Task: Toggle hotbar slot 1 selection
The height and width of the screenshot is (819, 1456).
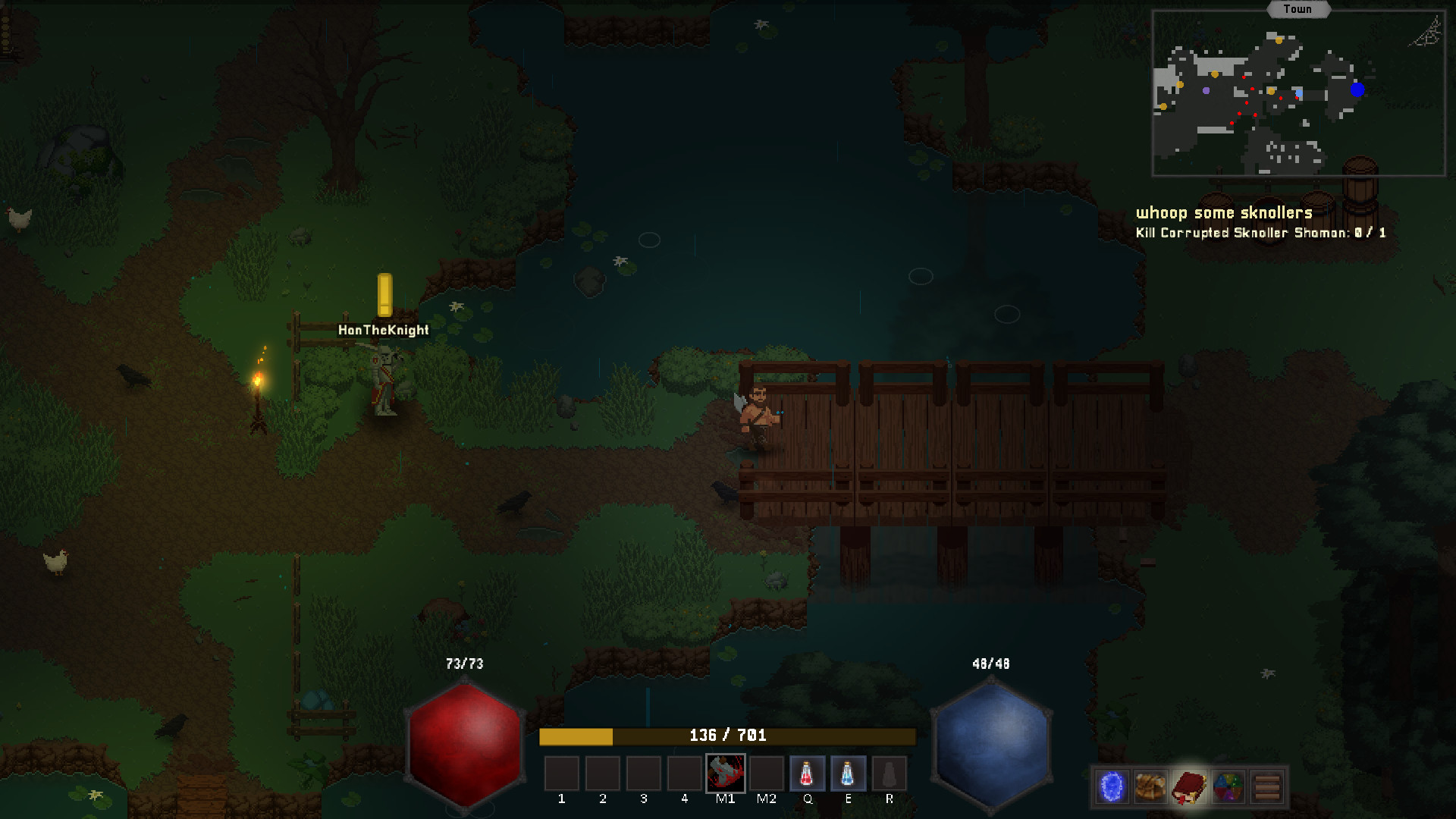Action: [x=561, y=774]
